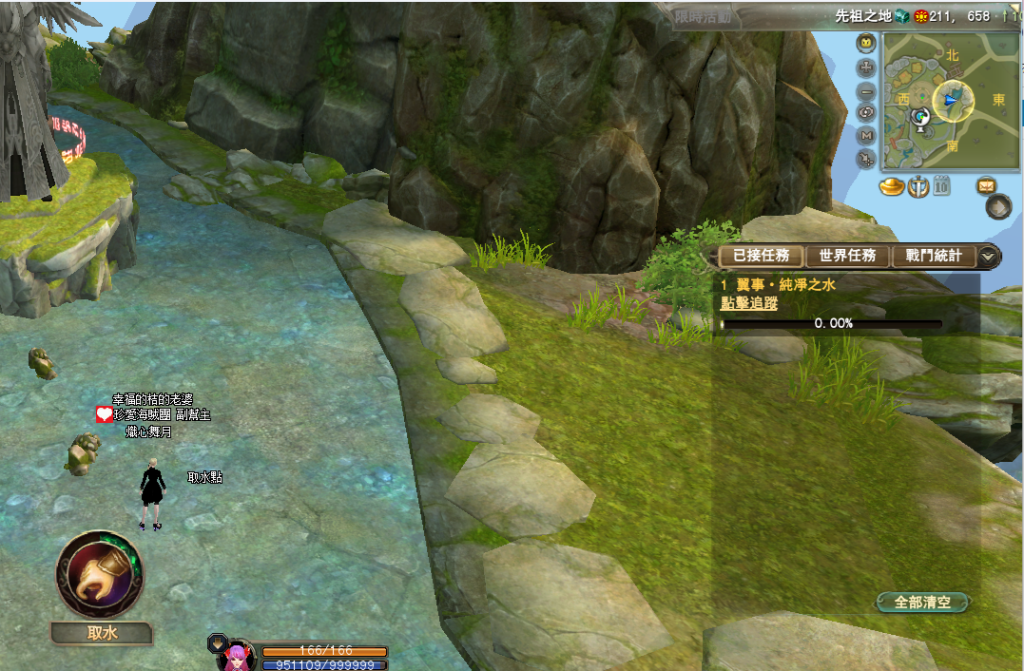This screenshot has width=1024, height=671.
Task: Clear all with the 全部清空 button
Action: tap(922, 602)
